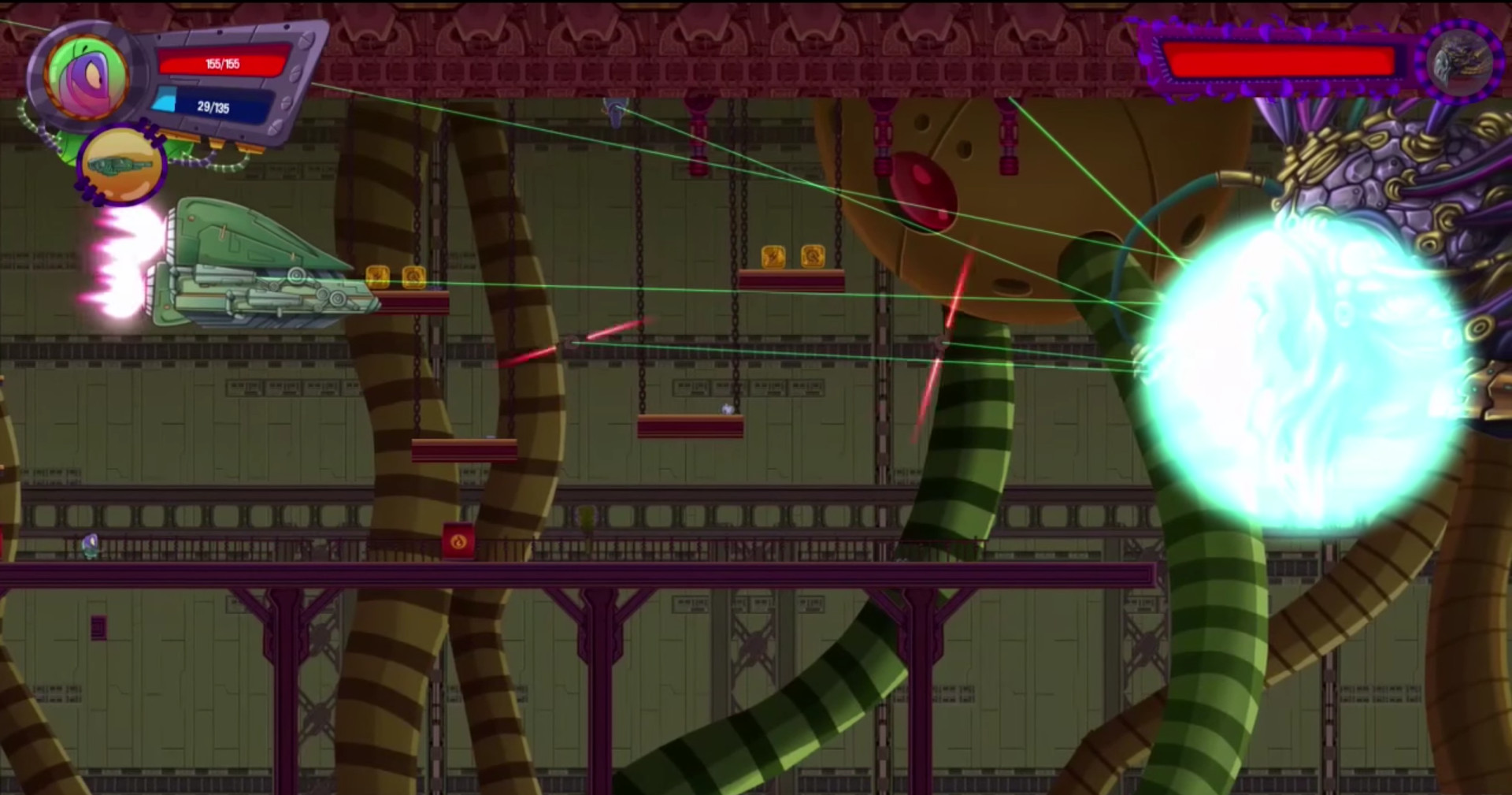Viewport: 1512px width, 795px height.
Task: Select the left golden coin crate
Action: coord(378,278)
